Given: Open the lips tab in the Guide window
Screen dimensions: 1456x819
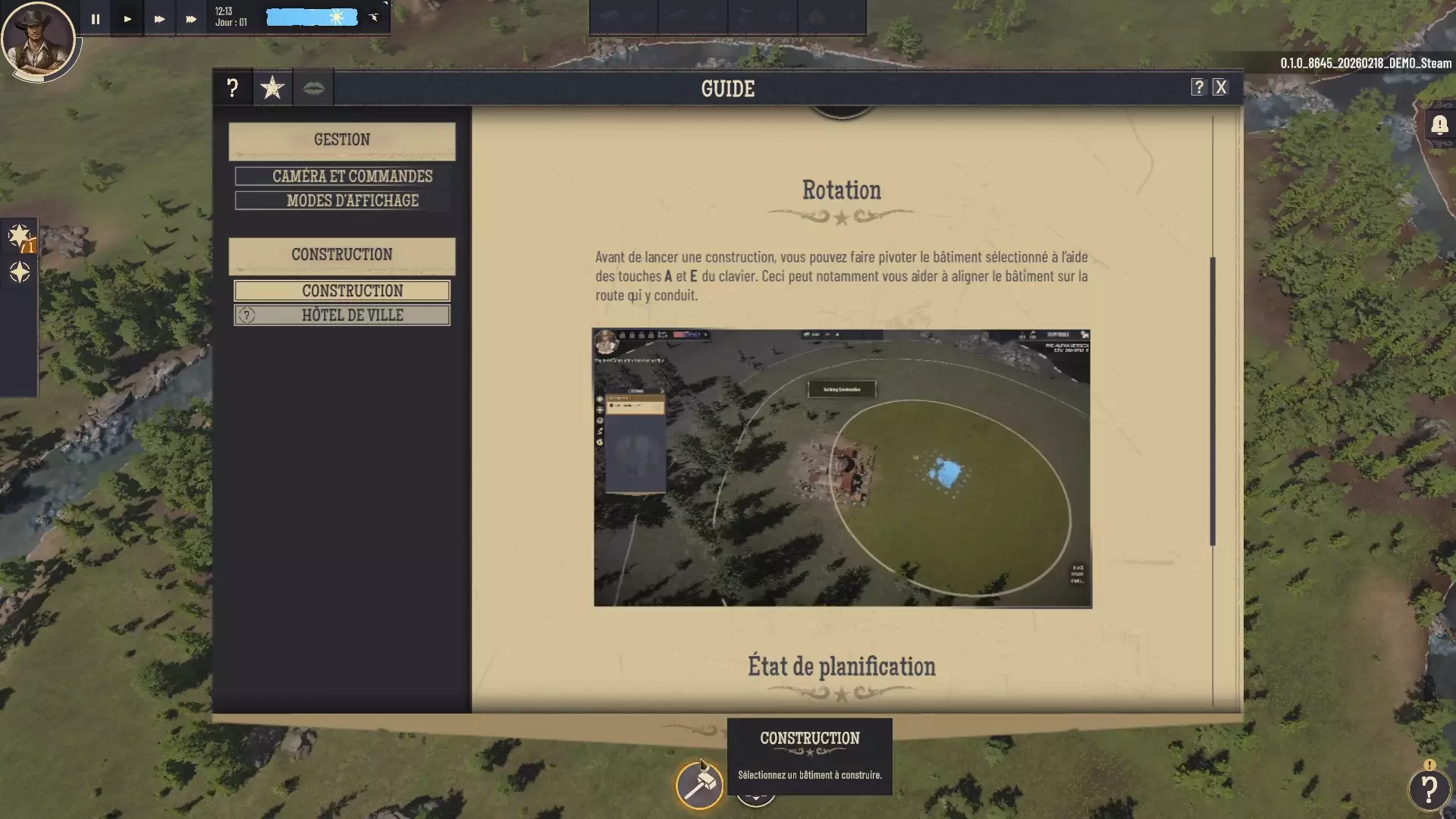Looking at the screenshot, I should click(x=314, y=87).
